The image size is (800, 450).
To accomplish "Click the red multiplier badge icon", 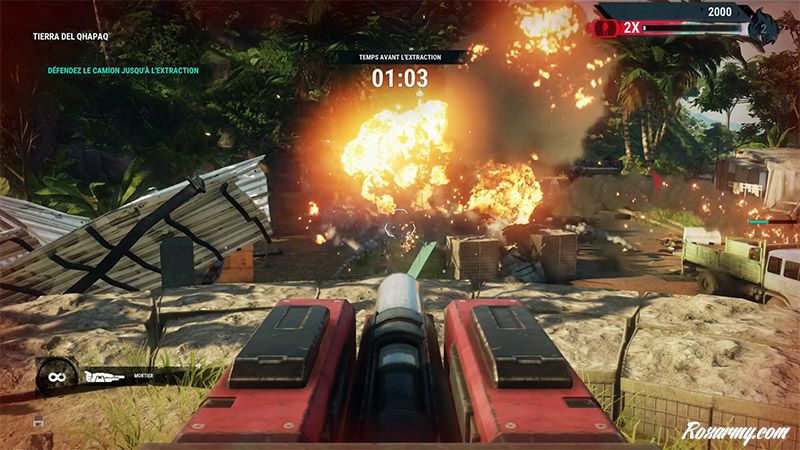I will click(606, 29).
